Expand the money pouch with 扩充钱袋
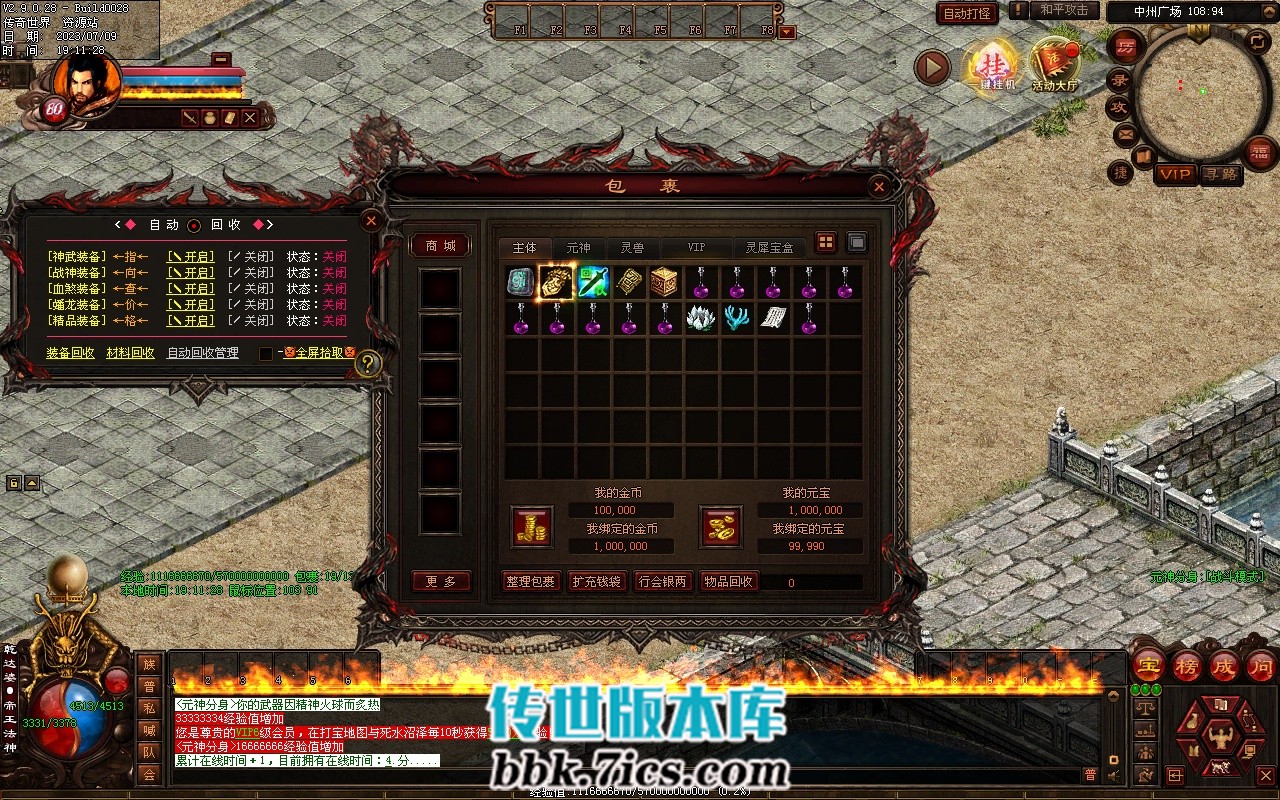Image resolution: width=1280 pixels, height=800 pixels. pyautogui.click(x=596, y=582)
